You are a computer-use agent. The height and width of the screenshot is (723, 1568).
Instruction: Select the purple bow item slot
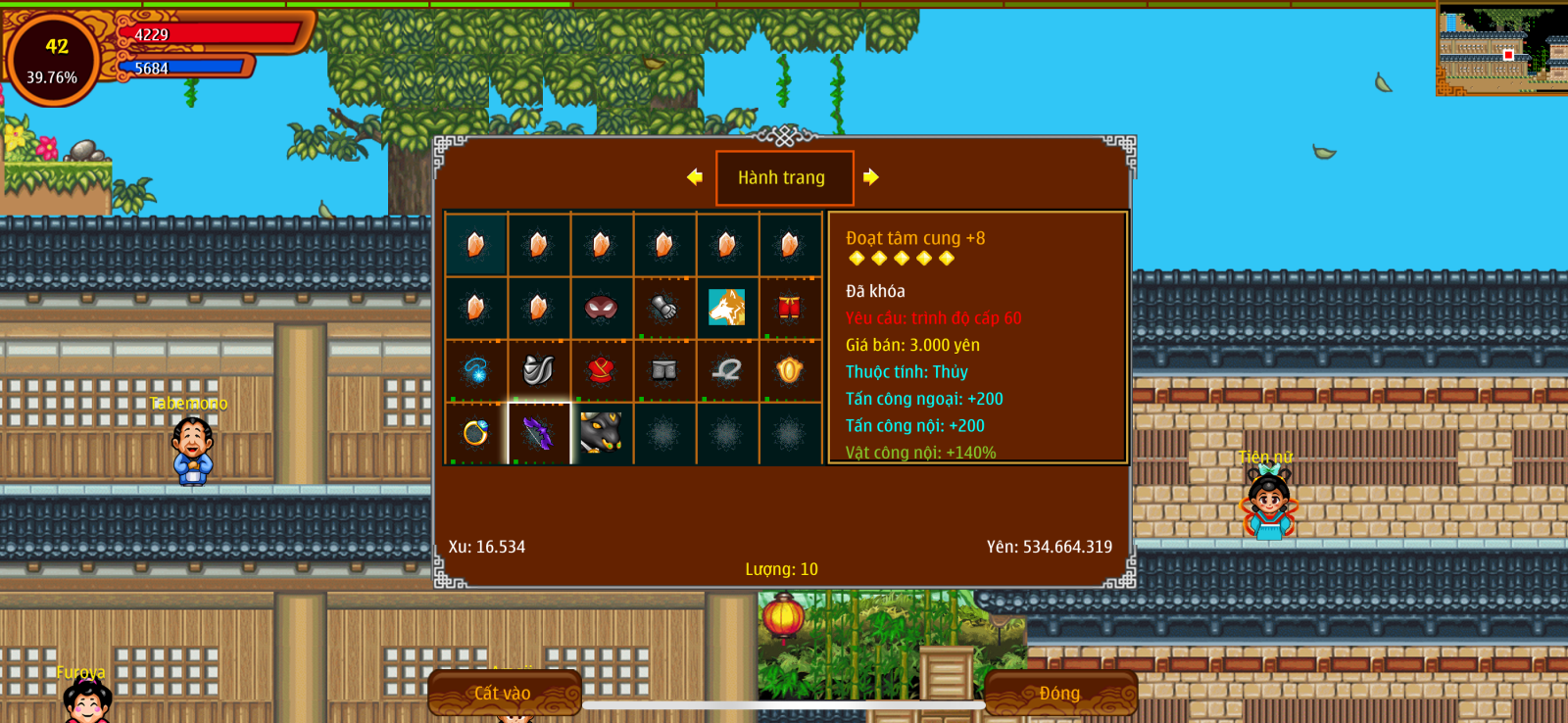tap(538, 432)
